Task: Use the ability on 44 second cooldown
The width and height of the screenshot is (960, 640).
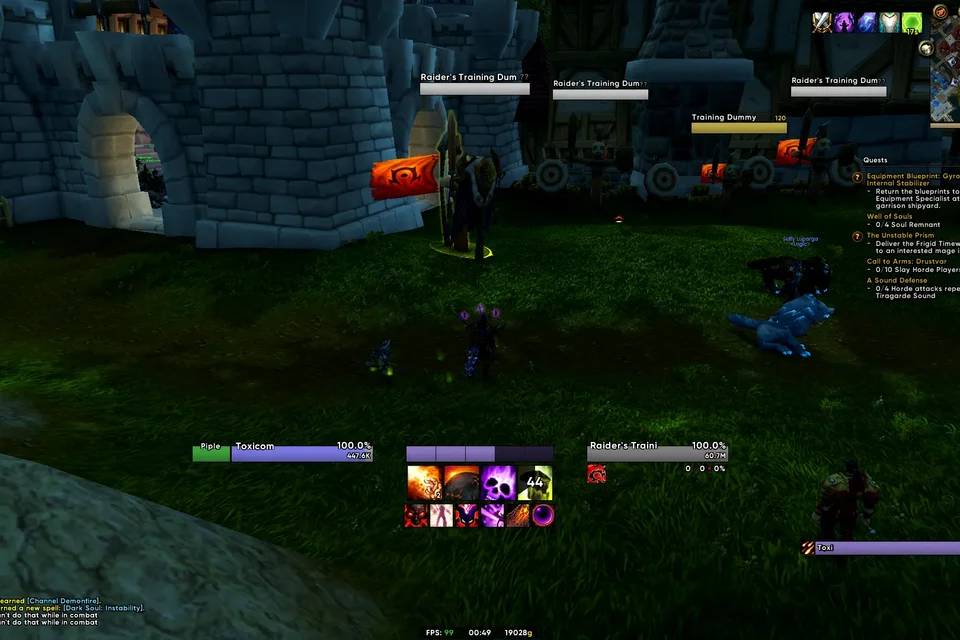Action: pos(535,483)
